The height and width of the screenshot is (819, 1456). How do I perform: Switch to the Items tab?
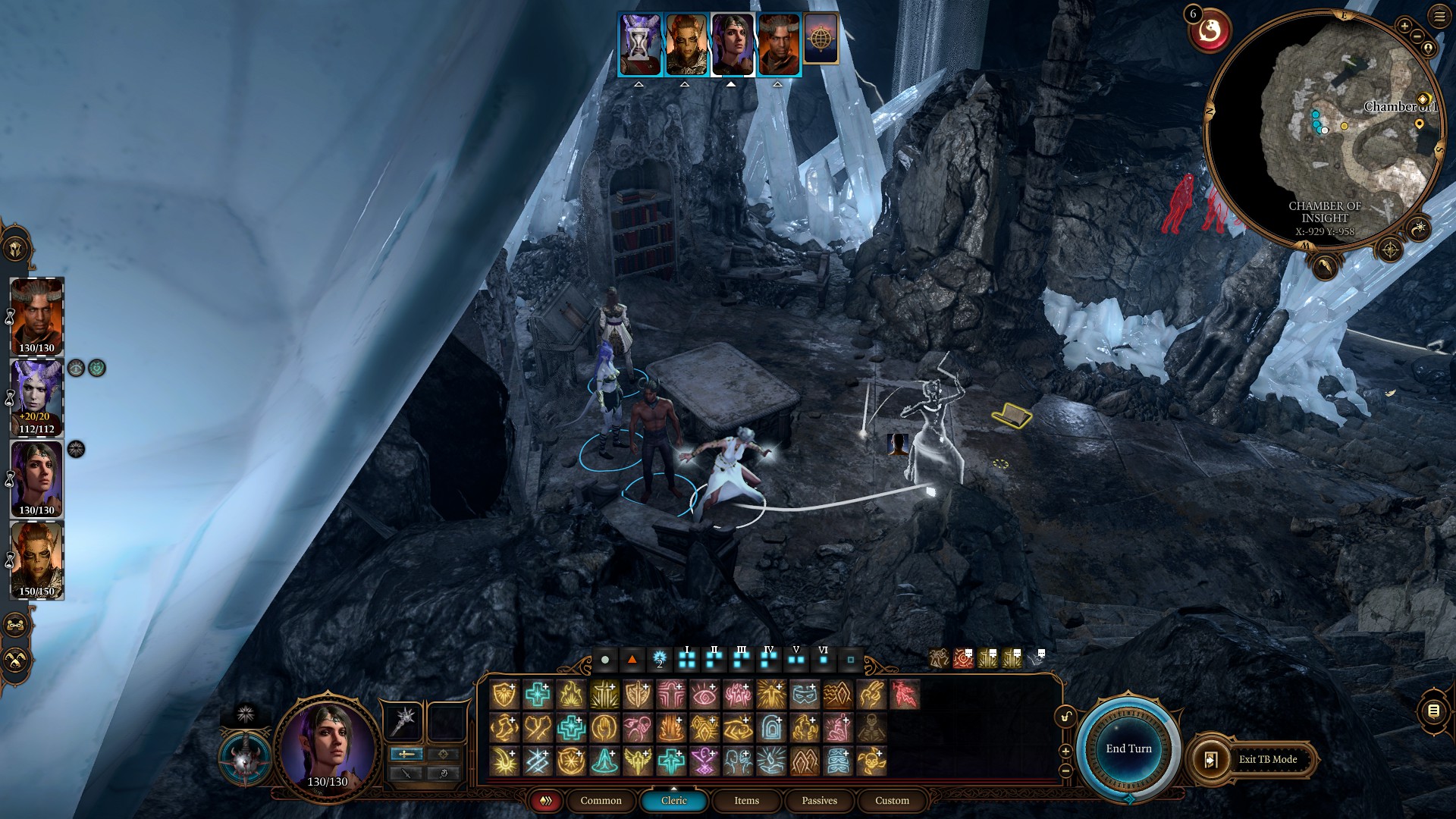coord(745,801)
